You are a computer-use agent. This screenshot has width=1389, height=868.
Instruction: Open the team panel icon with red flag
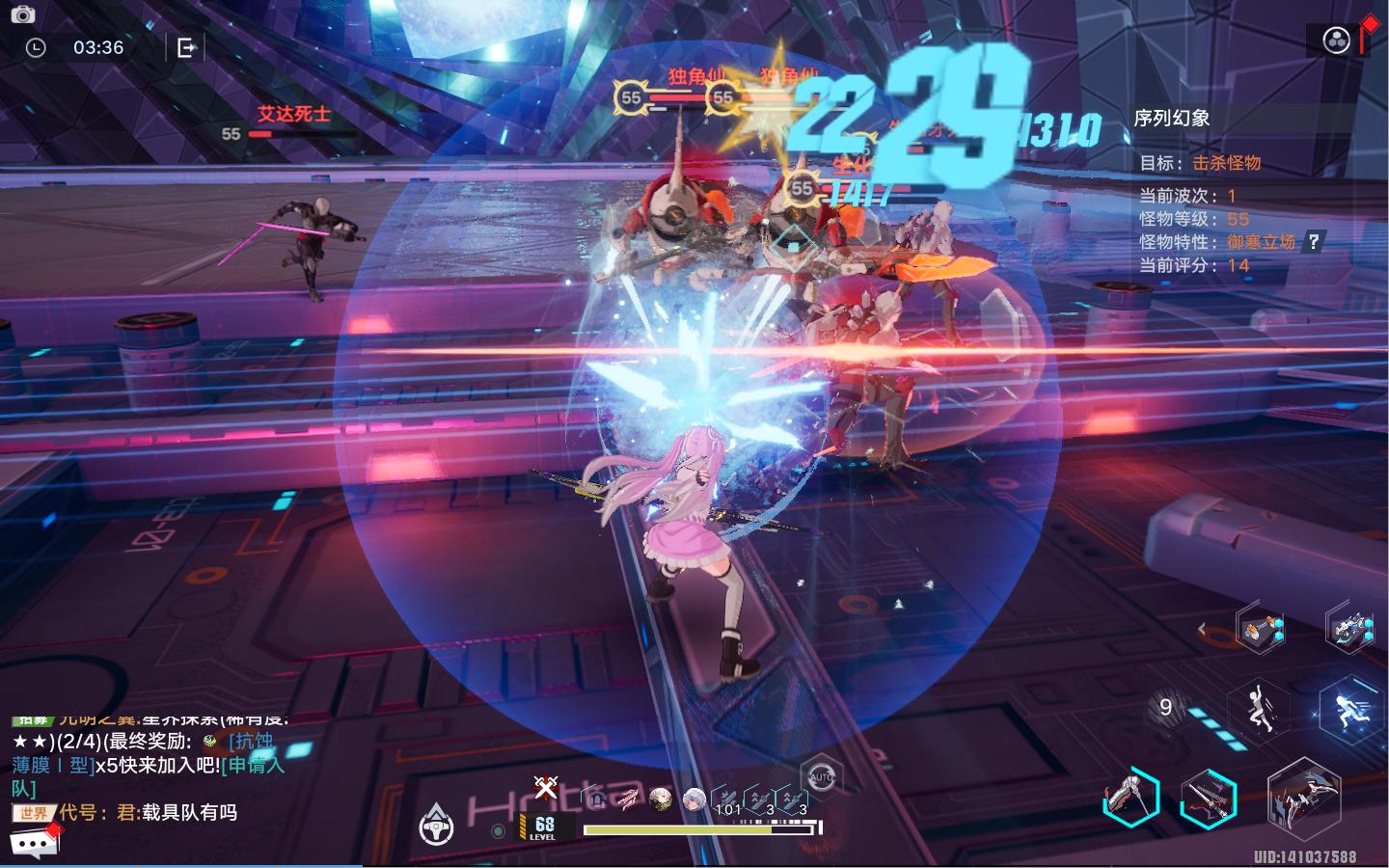pos(1337,41)
